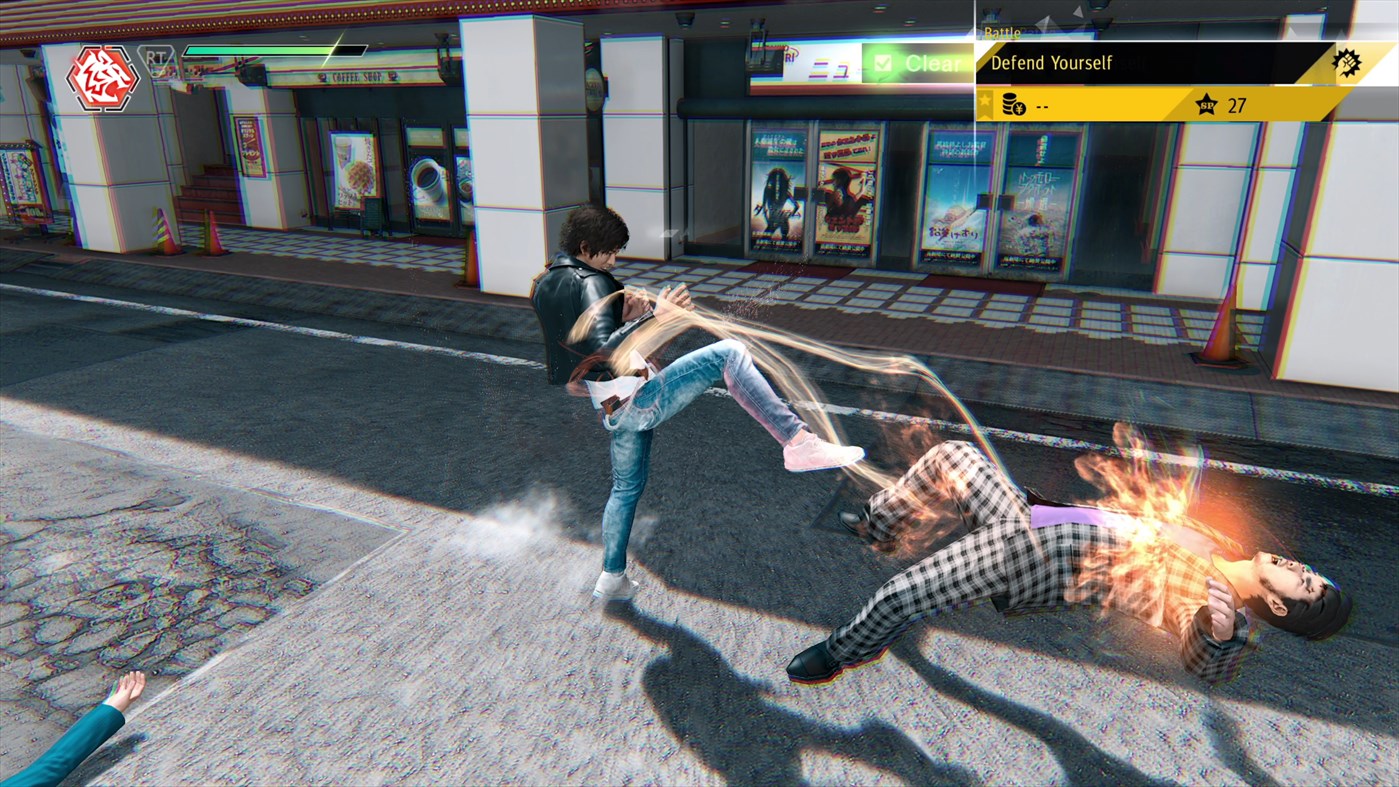
Task: Select the green checkmark beside Clear
Action: [x=884, y=63]
